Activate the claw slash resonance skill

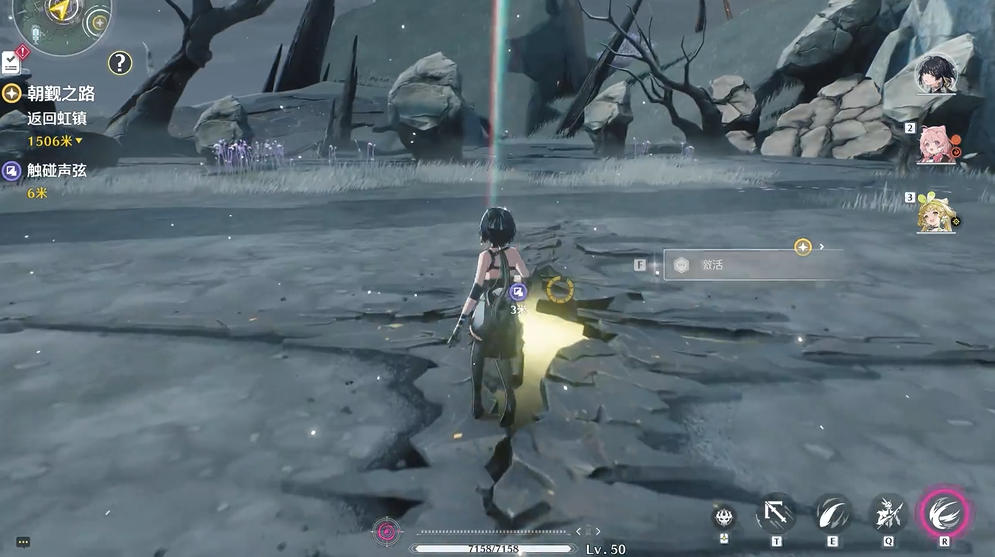832,515
